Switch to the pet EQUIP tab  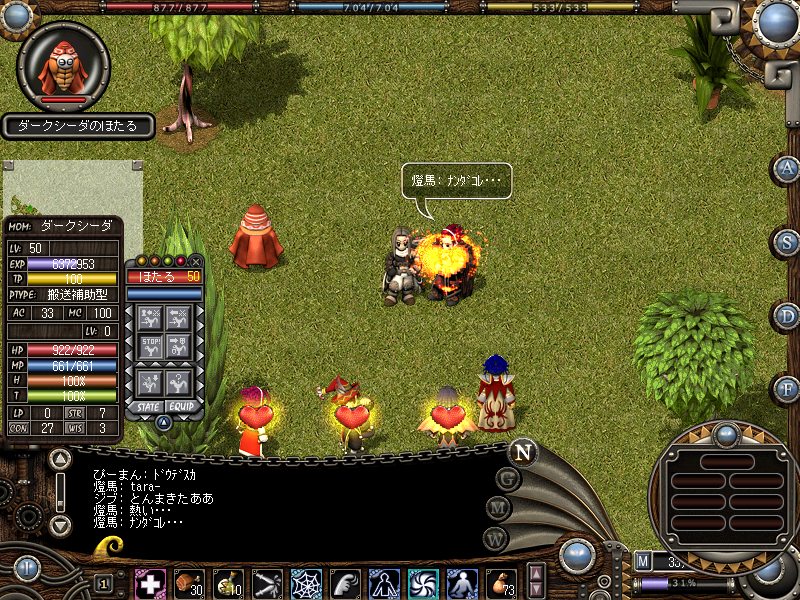180,407
